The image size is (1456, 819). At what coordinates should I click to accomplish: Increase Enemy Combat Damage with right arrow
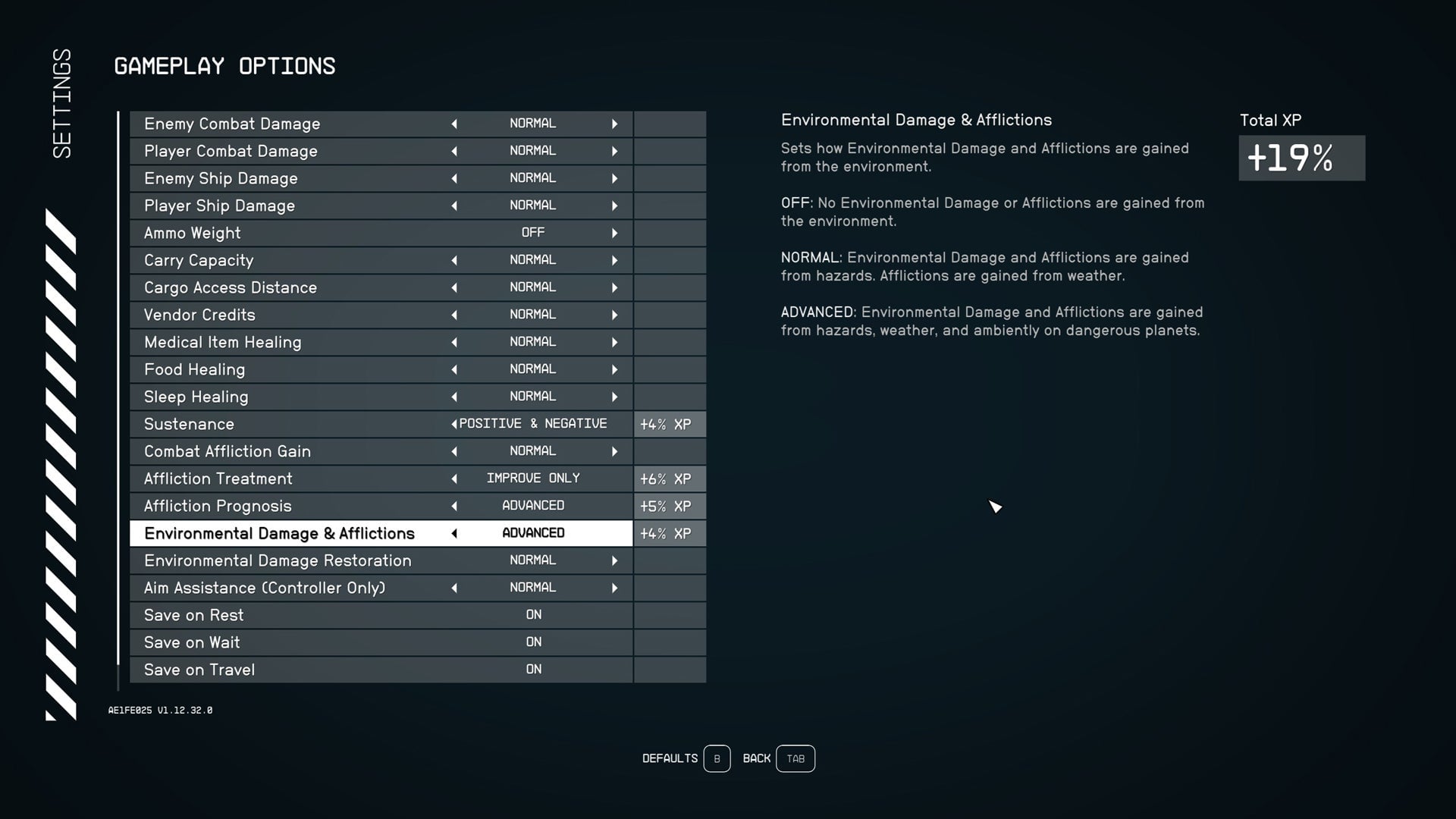click(614, 124)
